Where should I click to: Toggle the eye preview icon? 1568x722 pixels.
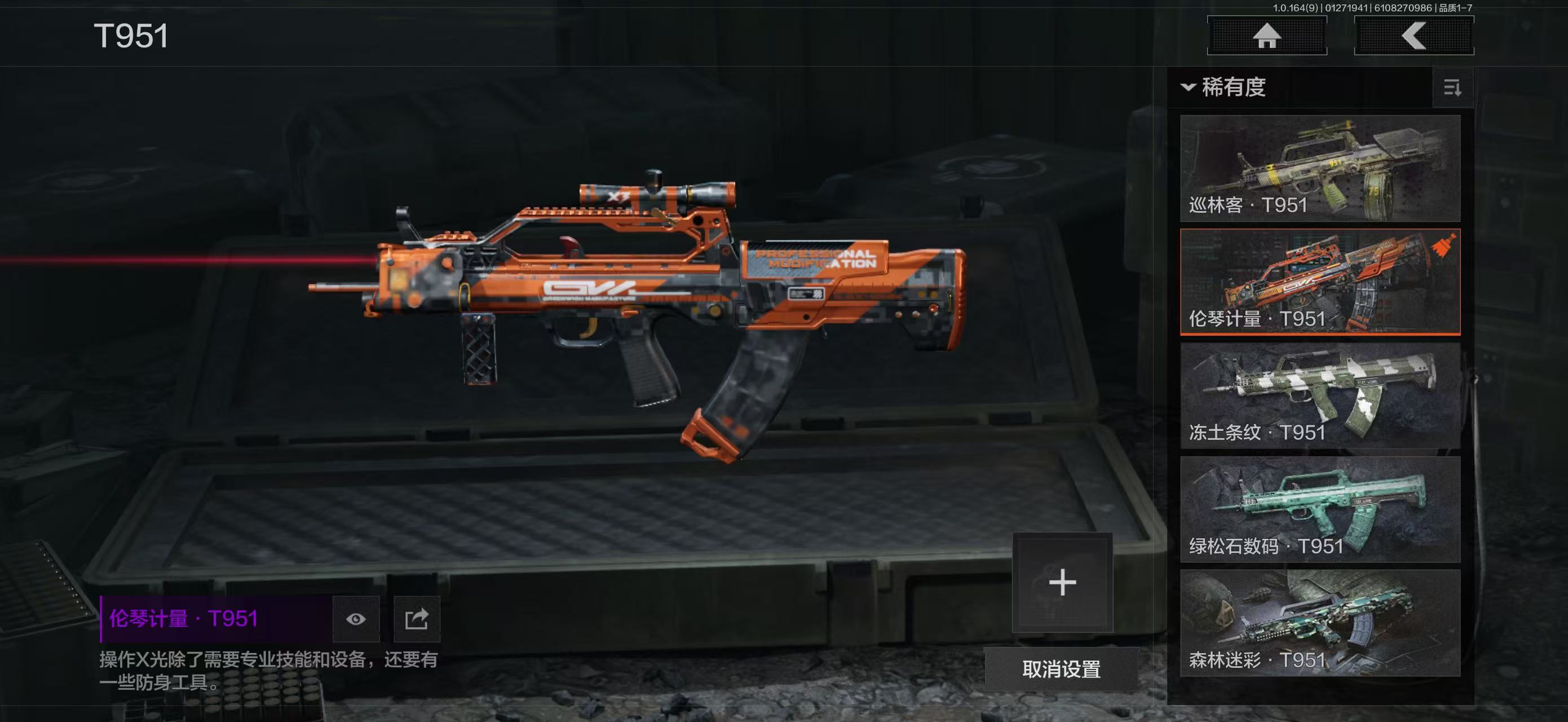pos(356,619)
